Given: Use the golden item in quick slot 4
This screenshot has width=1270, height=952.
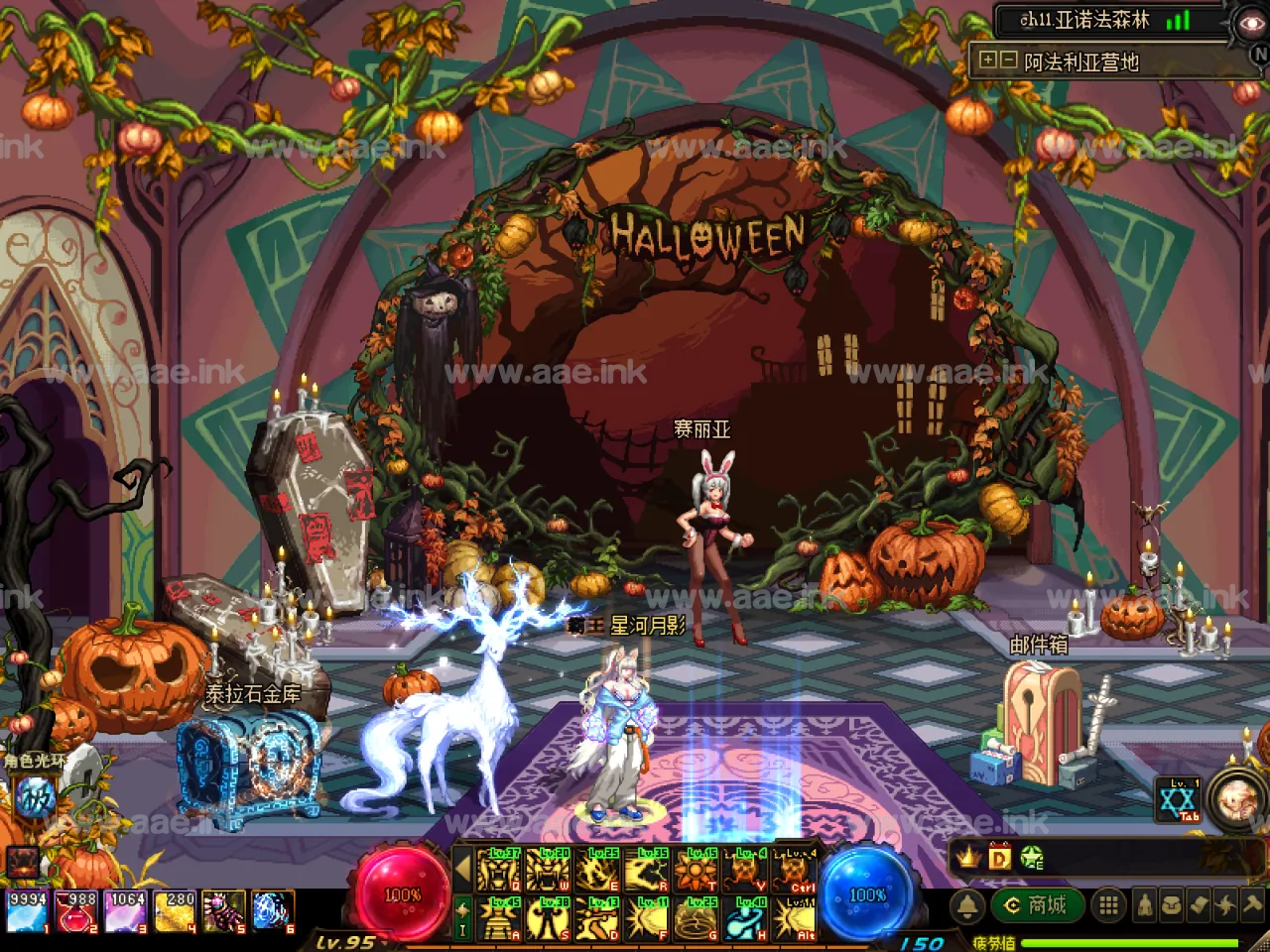Looking at the screenshot, I should pos(175,911).
